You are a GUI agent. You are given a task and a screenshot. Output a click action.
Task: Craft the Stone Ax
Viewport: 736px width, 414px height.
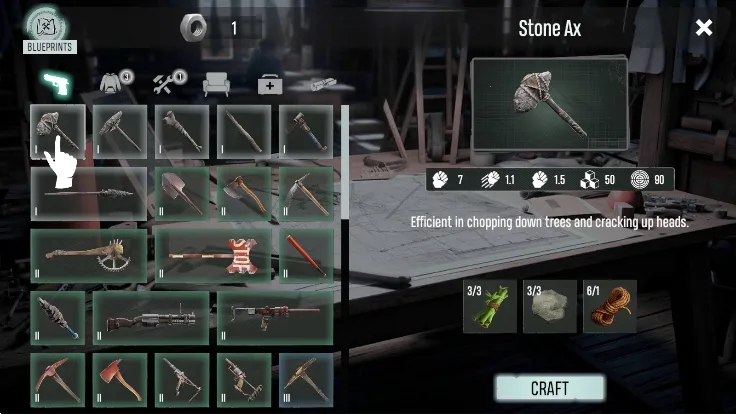coord(549,388)
